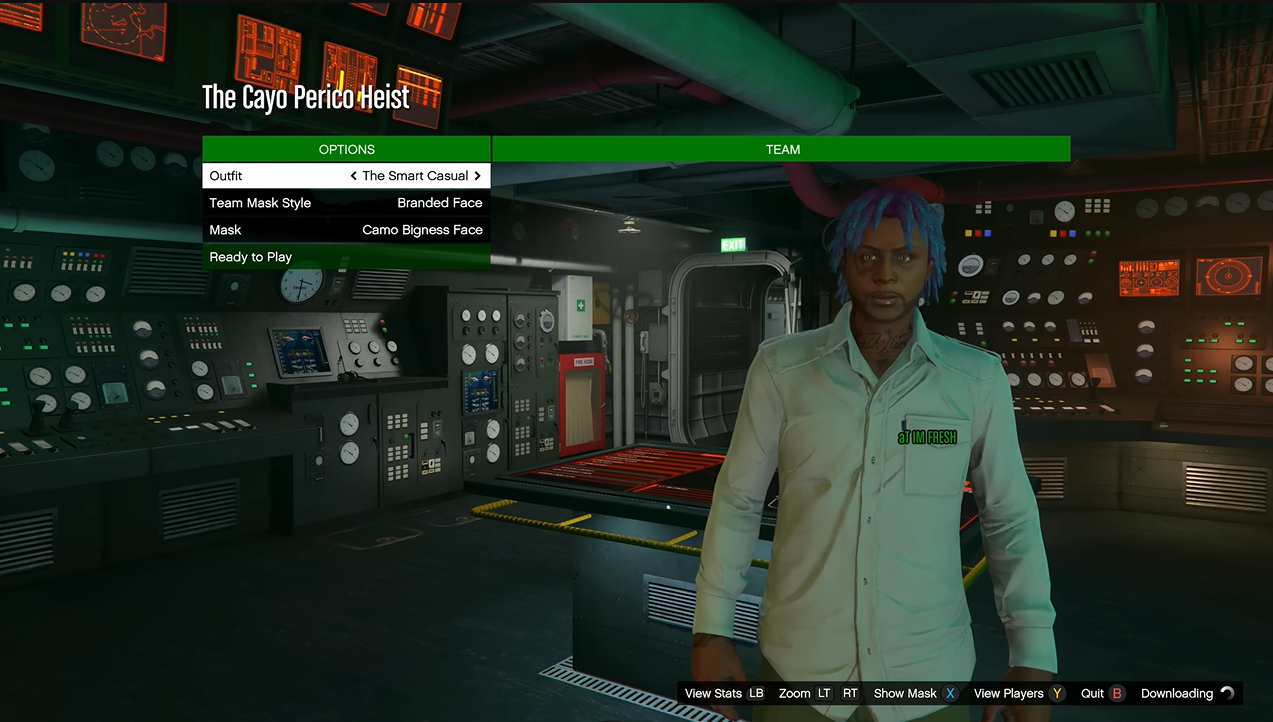Switch to the TEAM header tab
1273x722 pixels.
click(782, 149)
